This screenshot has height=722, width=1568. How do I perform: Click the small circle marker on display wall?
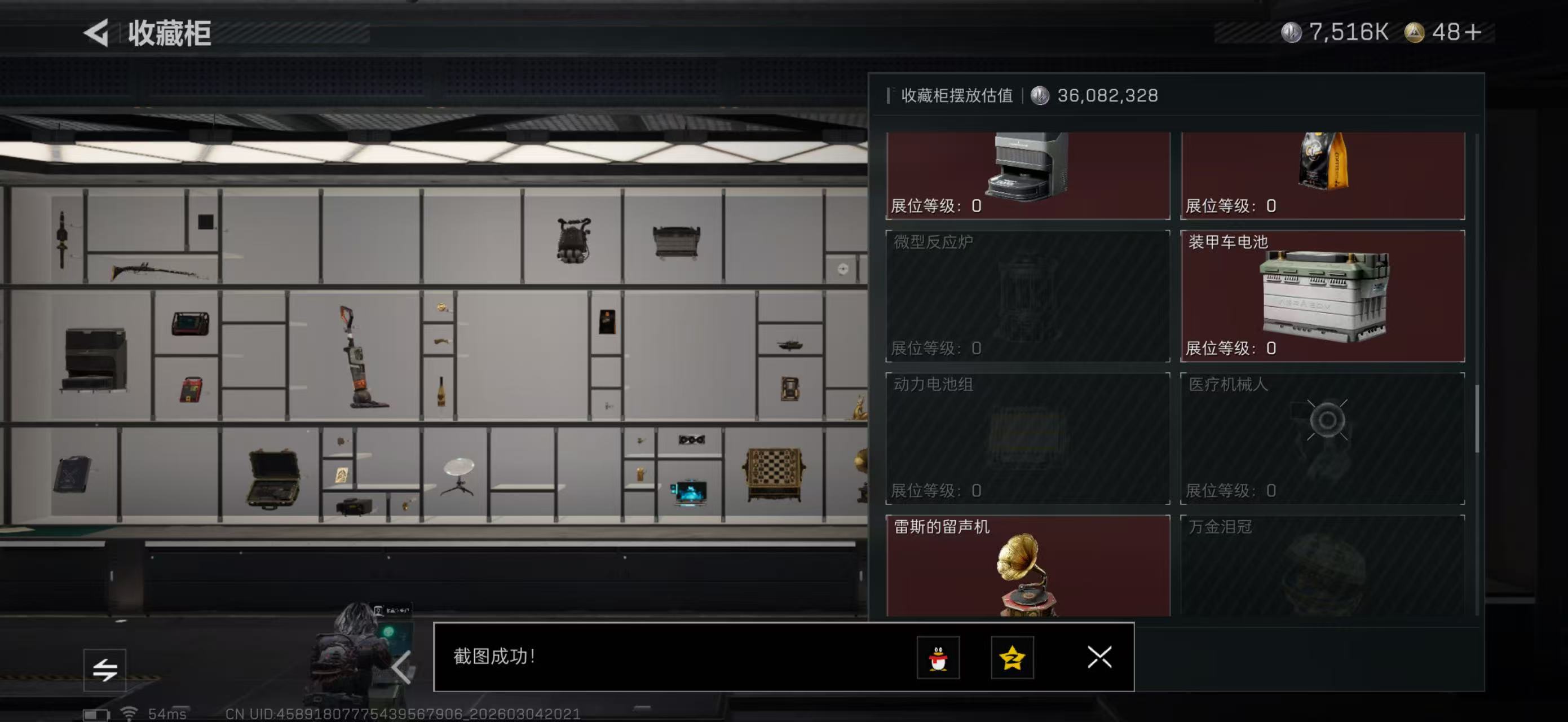pyautogui.click(x=842, y=267)
